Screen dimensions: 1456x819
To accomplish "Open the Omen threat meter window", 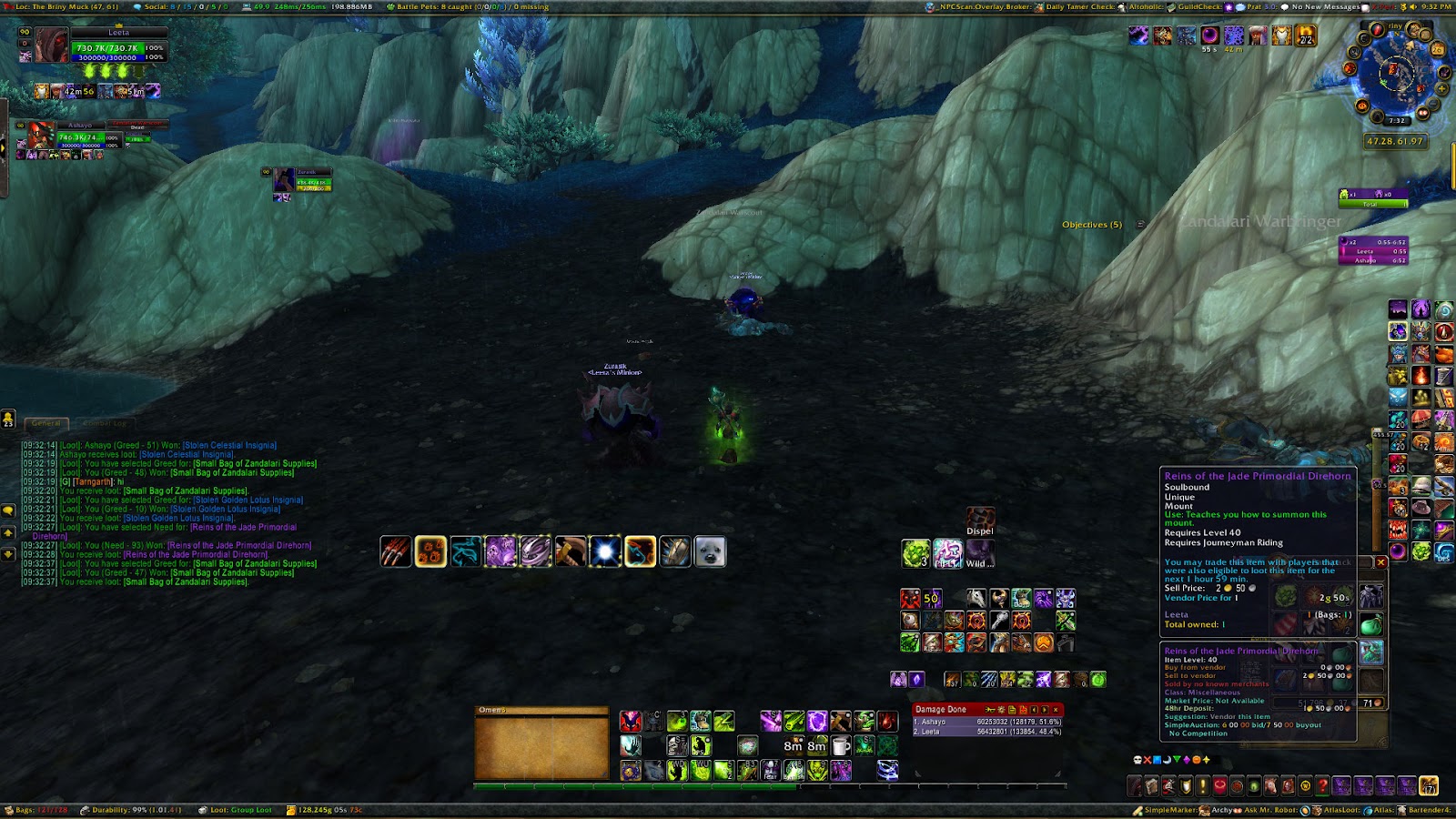I will (541, 743).
